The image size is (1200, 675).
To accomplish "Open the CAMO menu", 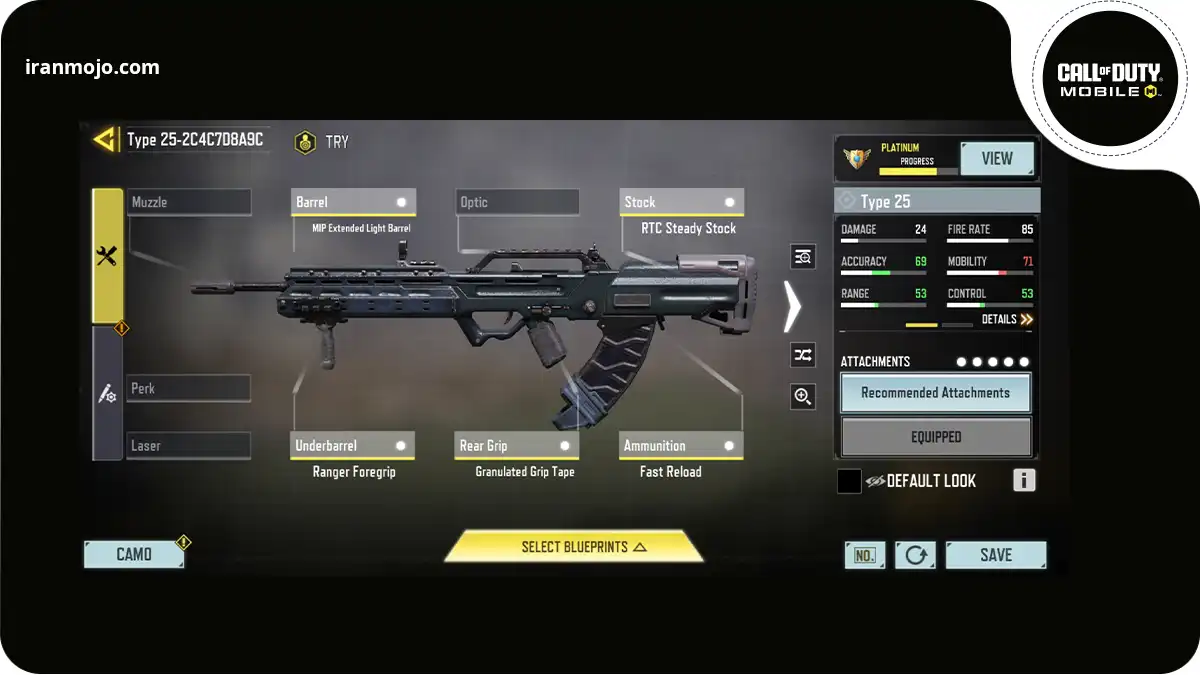I will (134, 555).
